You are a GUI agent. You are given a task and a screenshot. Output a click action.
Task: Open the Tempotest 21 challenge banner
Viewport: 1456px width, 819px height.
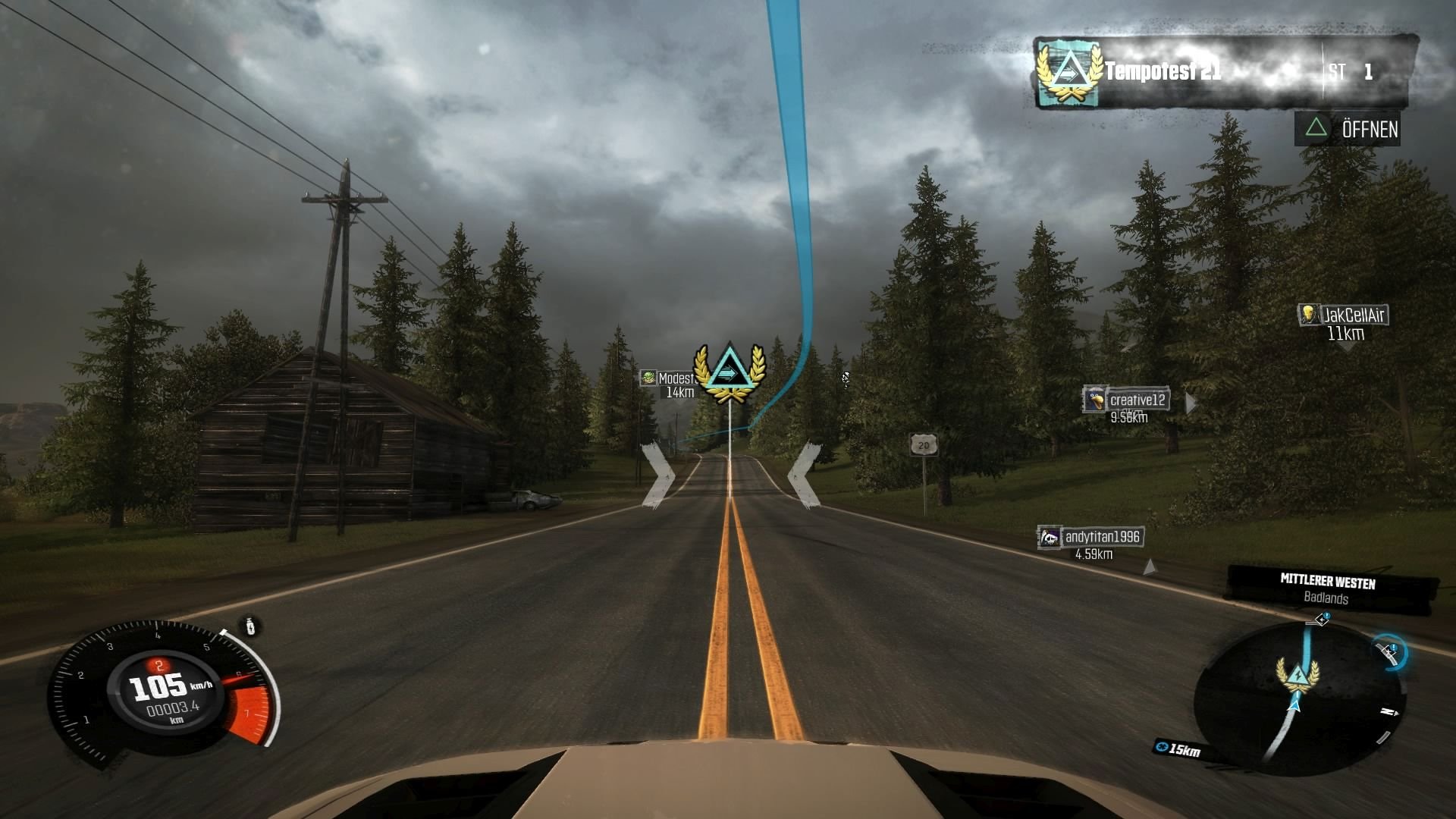[1221, 73]
